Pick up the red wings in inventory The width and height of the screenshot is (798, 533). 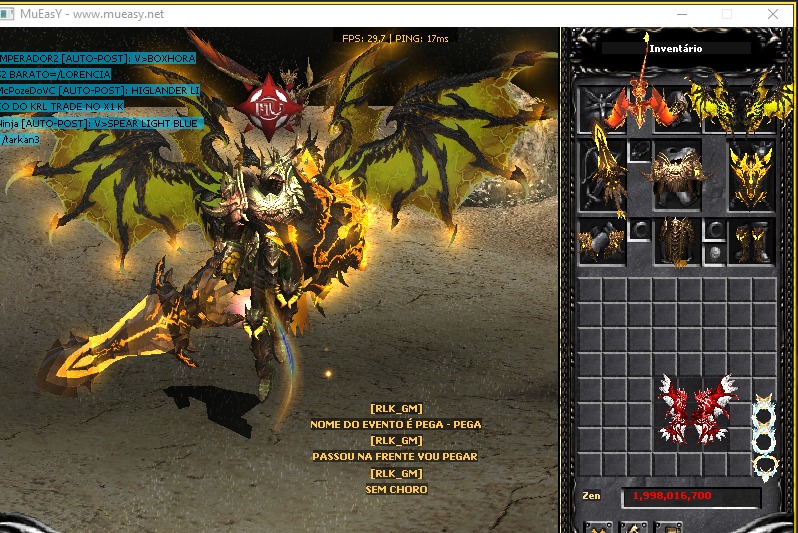pyautogui.click(x=698, y=408)
